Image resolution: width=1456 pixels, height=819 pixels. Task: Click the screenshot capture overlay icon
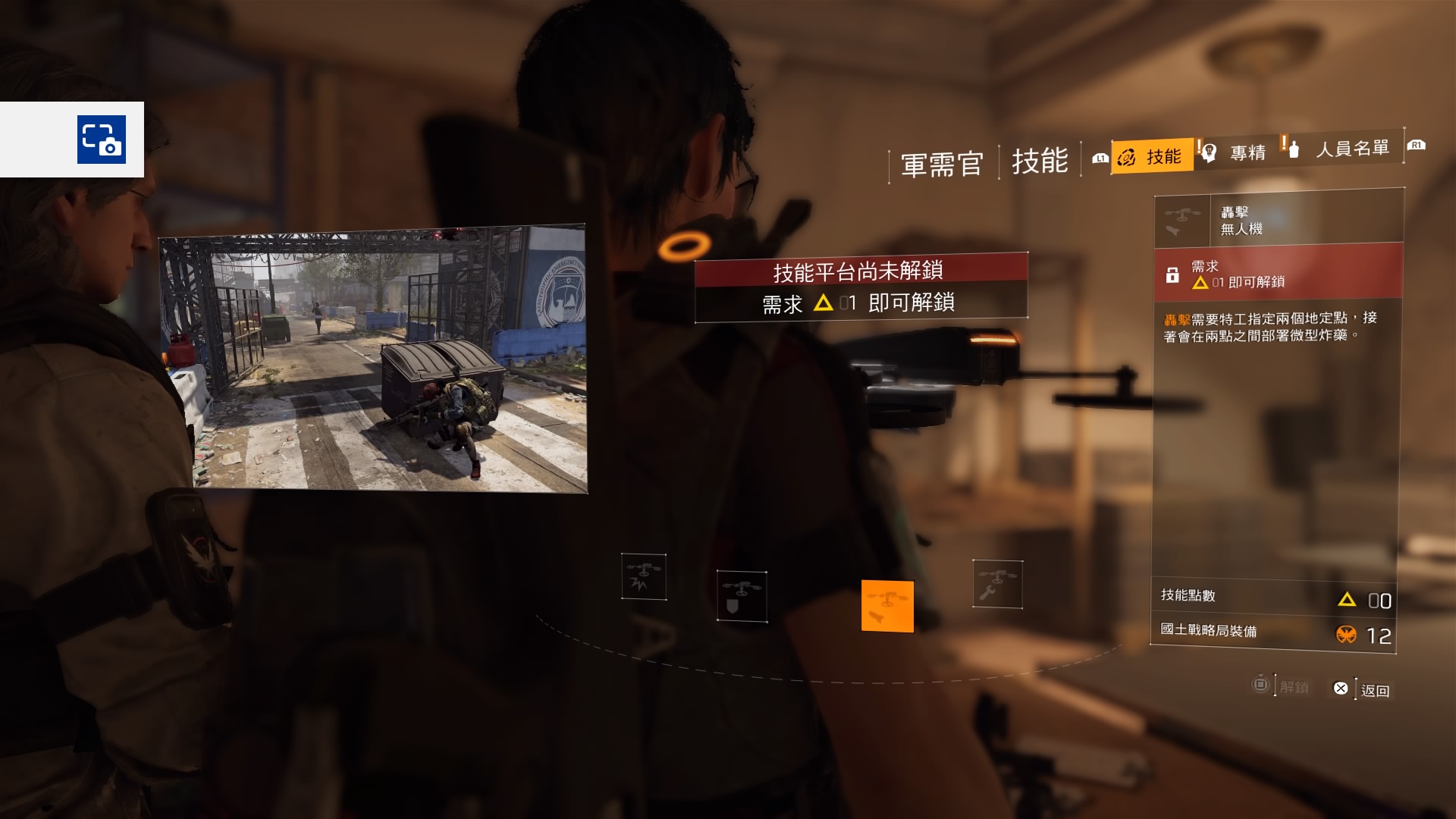pyautogui.click(x=101, y=140)
